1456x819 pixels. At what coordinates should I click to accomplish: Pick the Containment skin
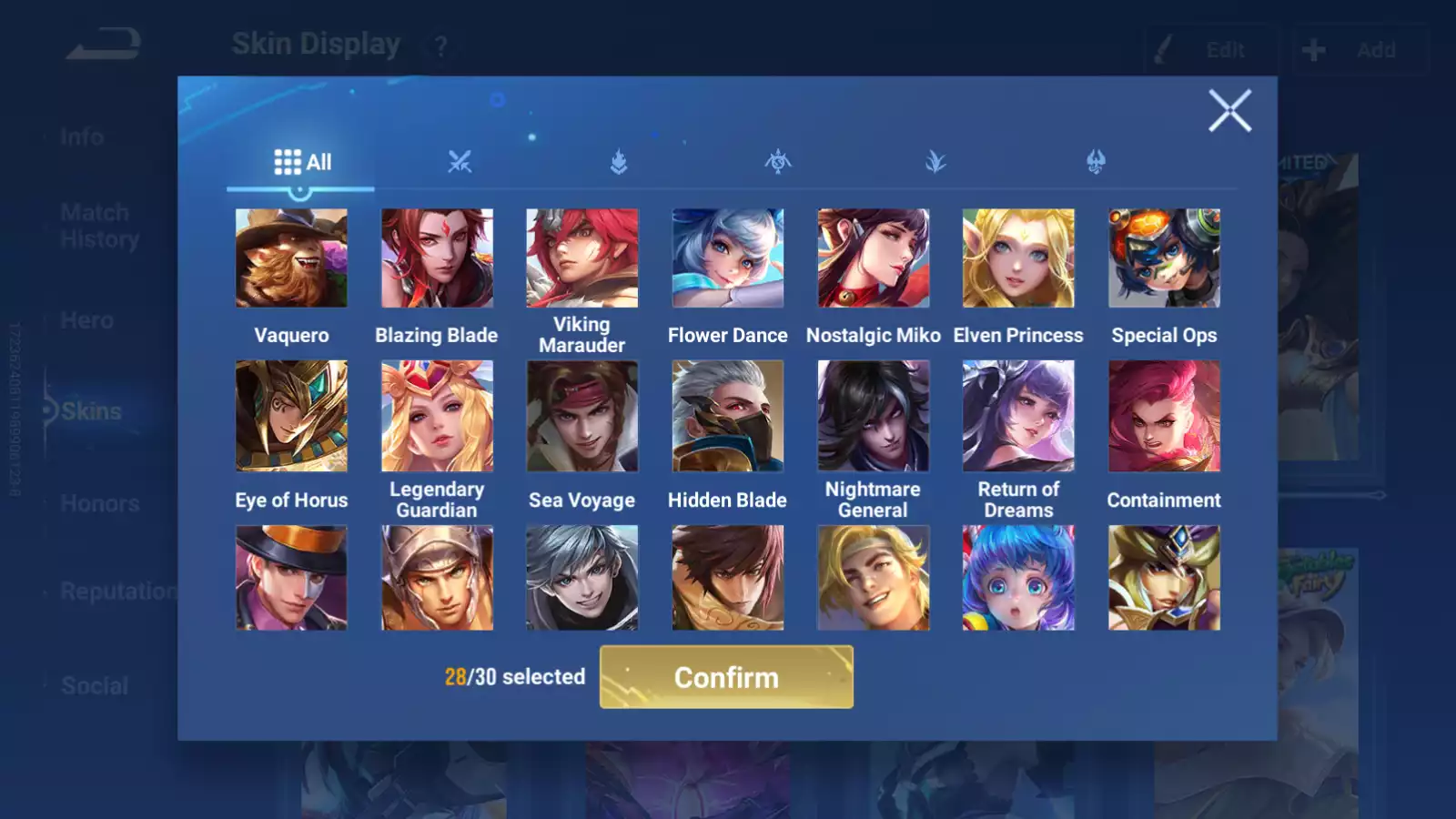pyautogui.click(x=1164, y=416)
